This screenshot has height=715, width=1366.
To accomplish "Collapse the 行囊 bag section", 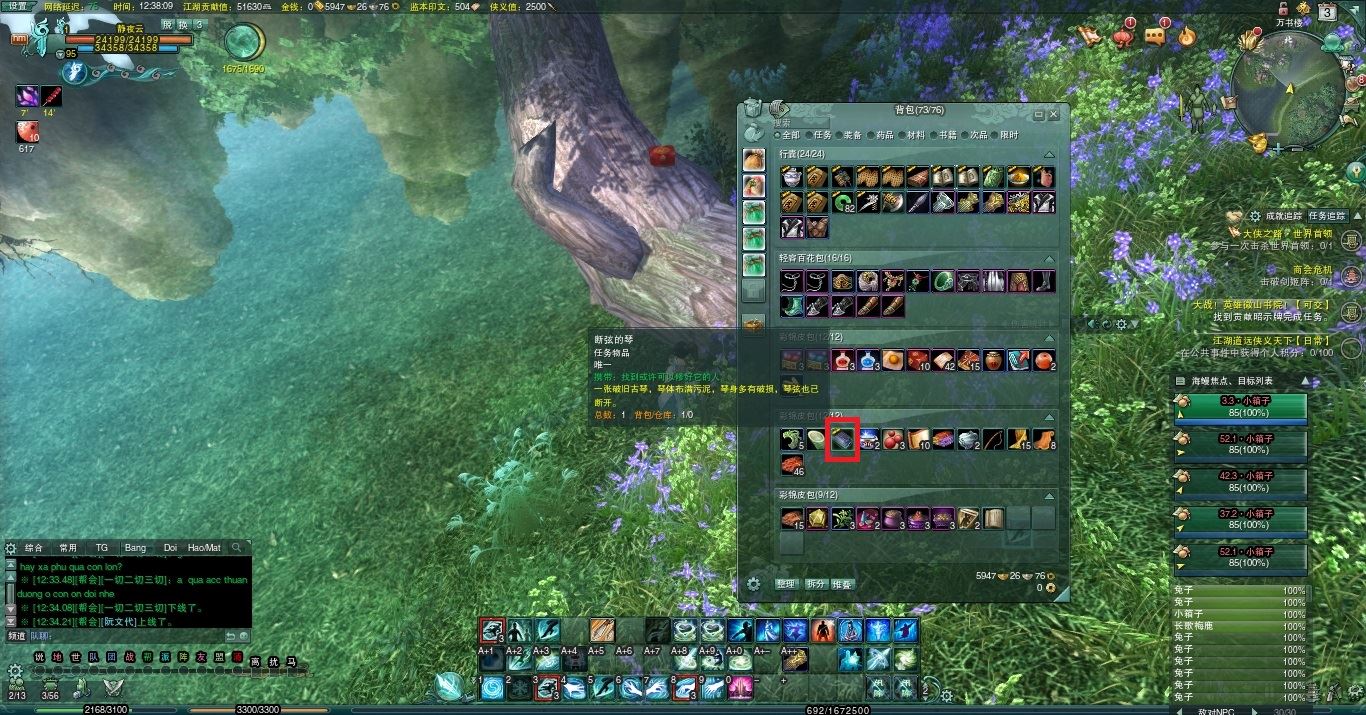I will click(1049, 155).
